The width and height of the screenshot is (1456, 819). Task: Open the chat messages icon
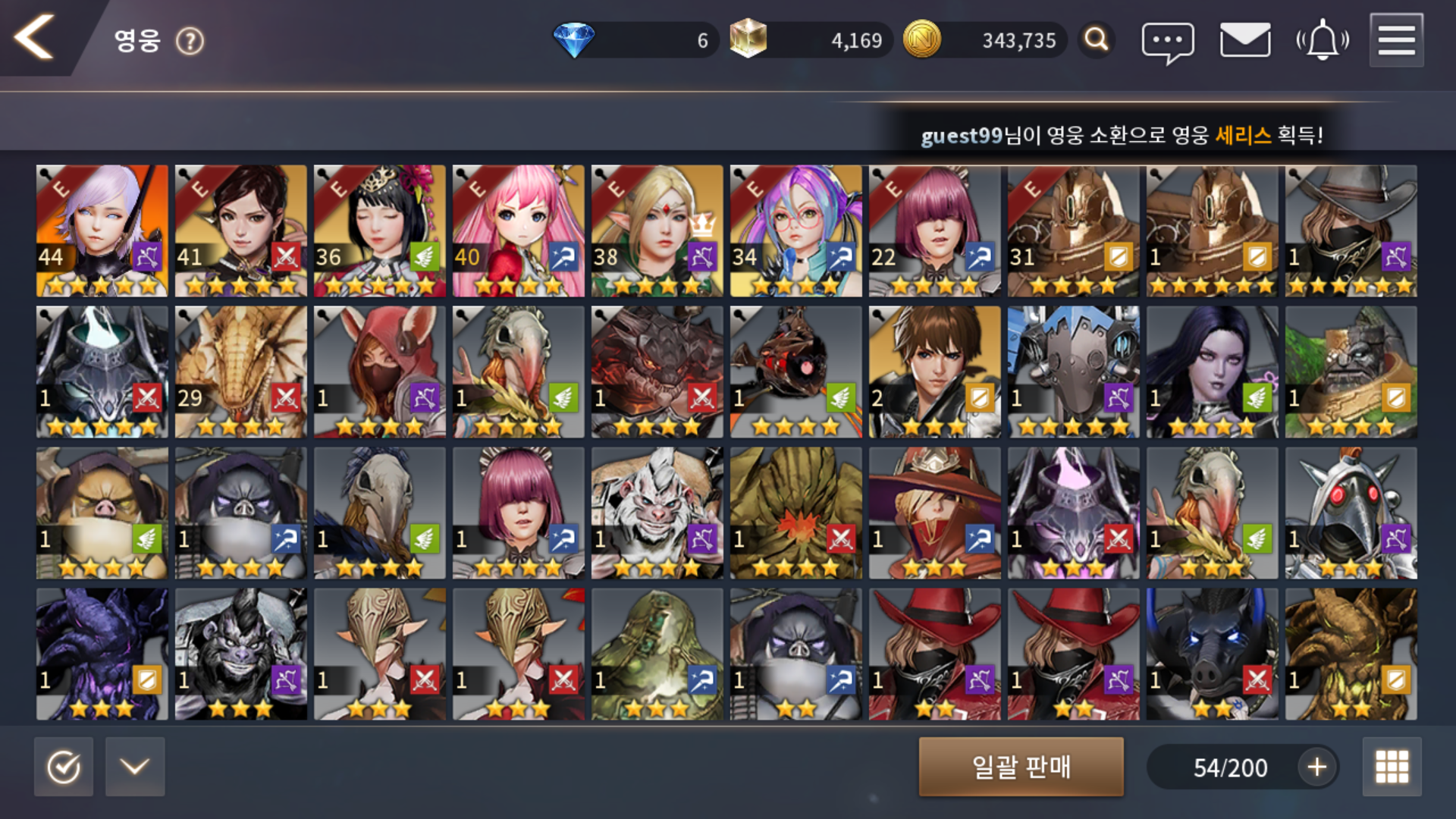coord(1166,39)
